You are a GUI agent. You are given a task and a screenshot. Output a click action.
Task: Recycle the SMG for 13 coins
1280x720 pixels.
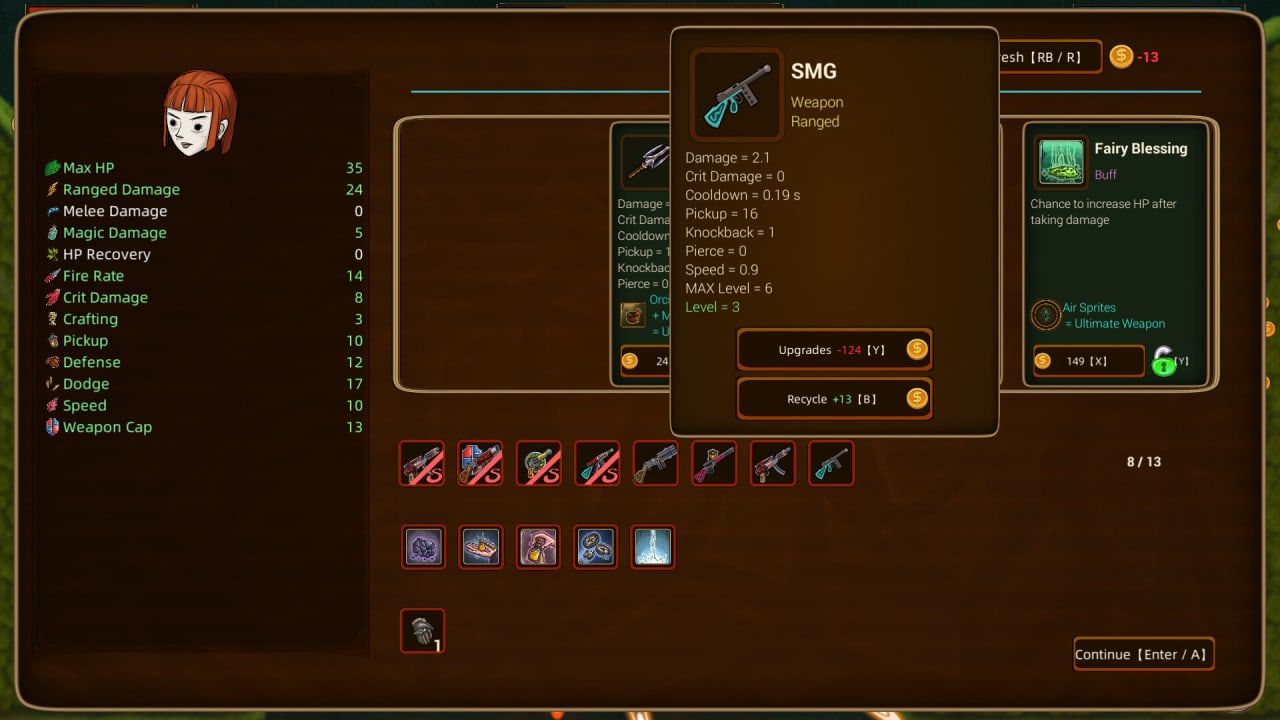click(834, 399)
